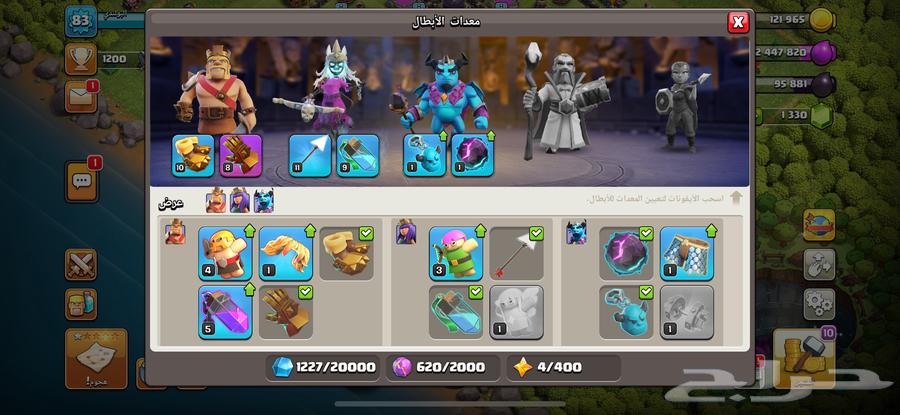The image size is (900, 415).
Task: Close the hero equipment window
Action: coord(738,22)
